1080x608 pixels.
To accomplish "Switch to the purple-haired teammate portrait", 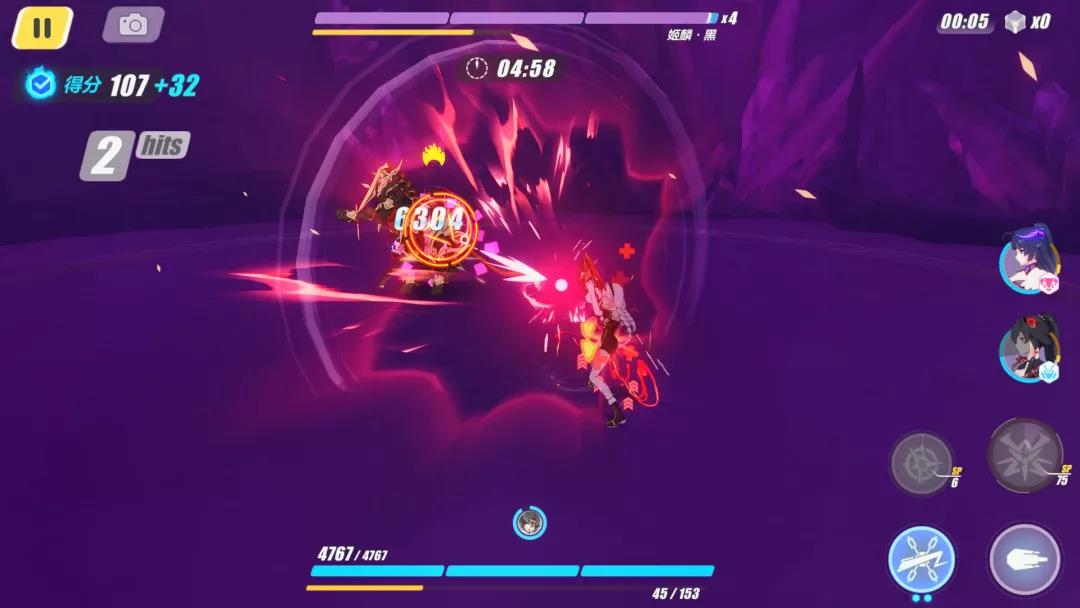I will (x=1027, y=264).
